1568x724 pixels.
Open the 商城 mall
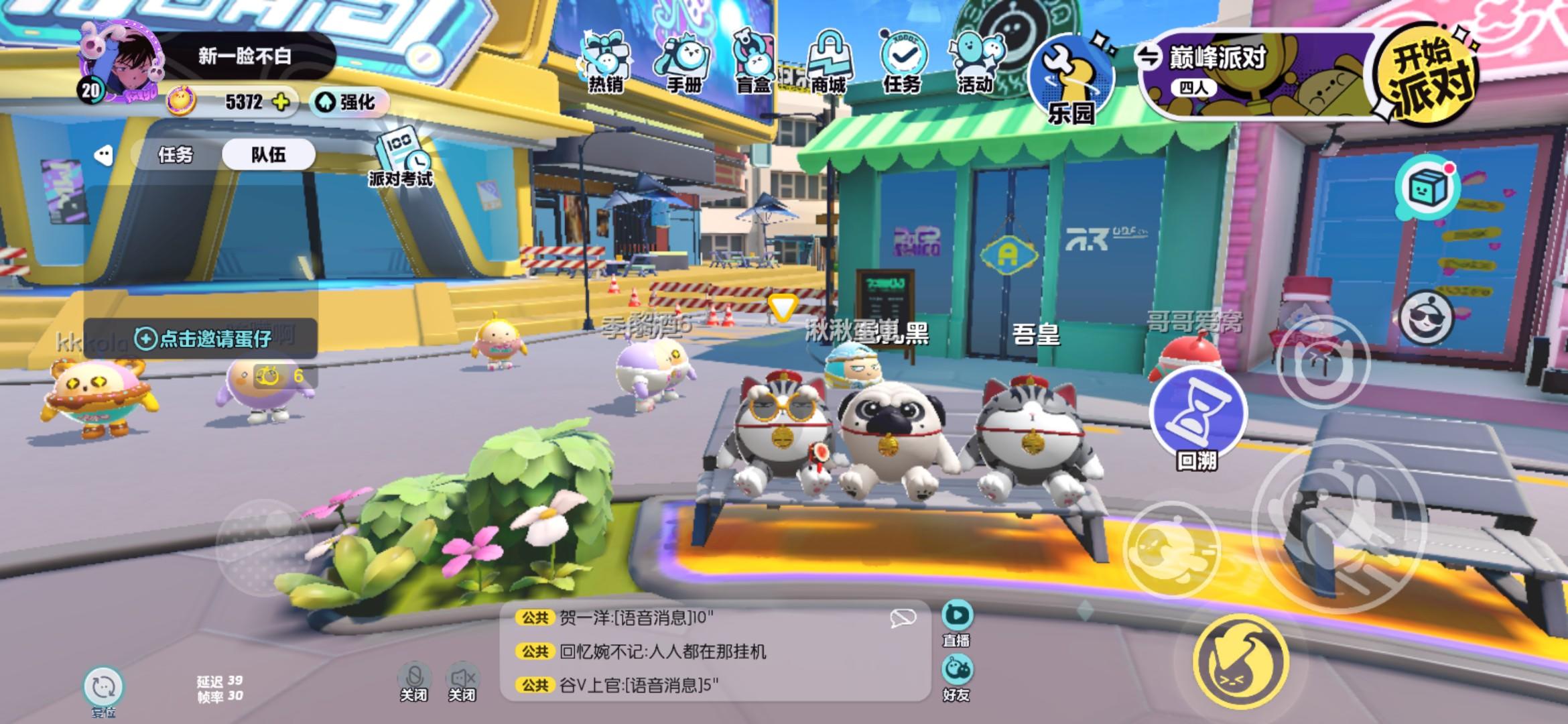click(829, 60)
